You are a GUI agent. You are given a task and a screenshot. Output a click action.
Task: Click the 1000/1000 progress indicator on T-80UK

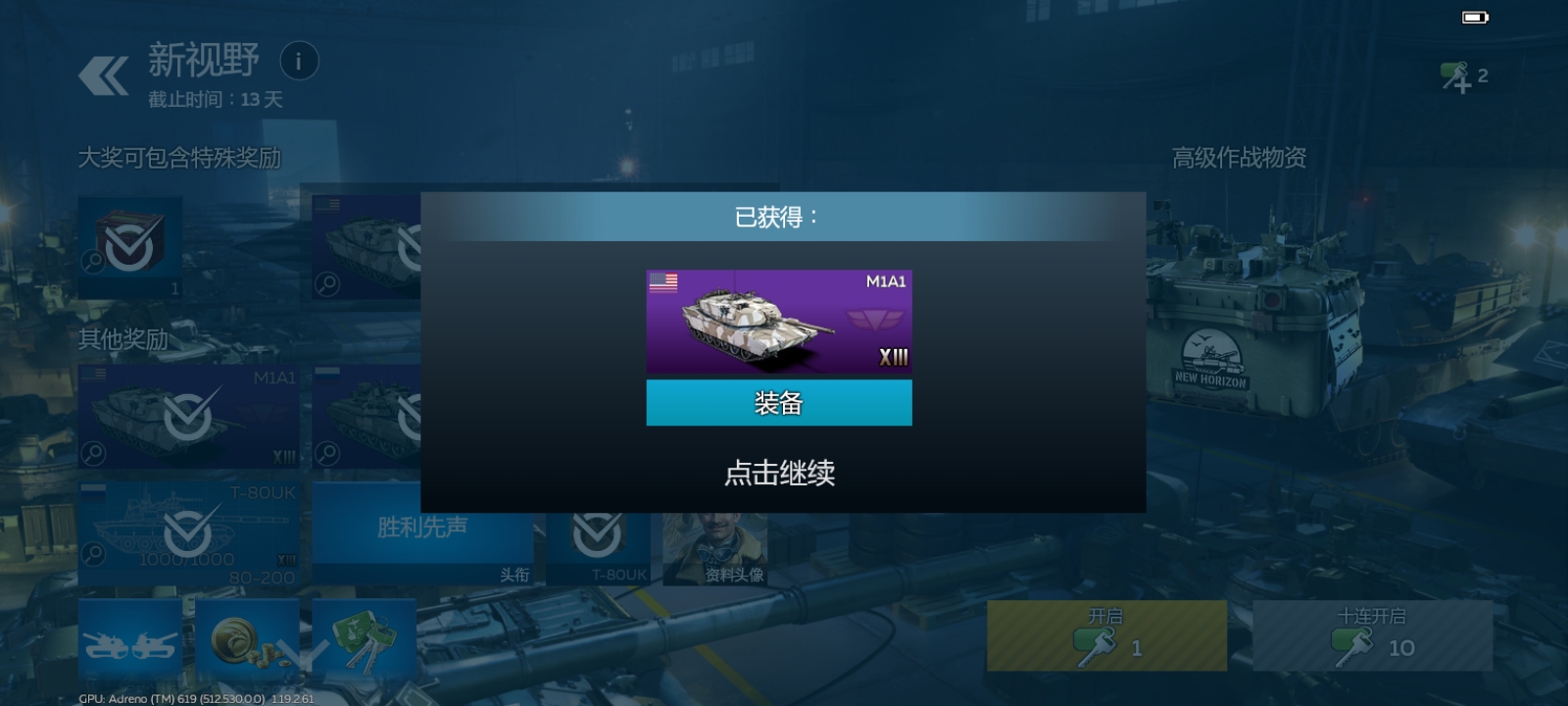187,557
